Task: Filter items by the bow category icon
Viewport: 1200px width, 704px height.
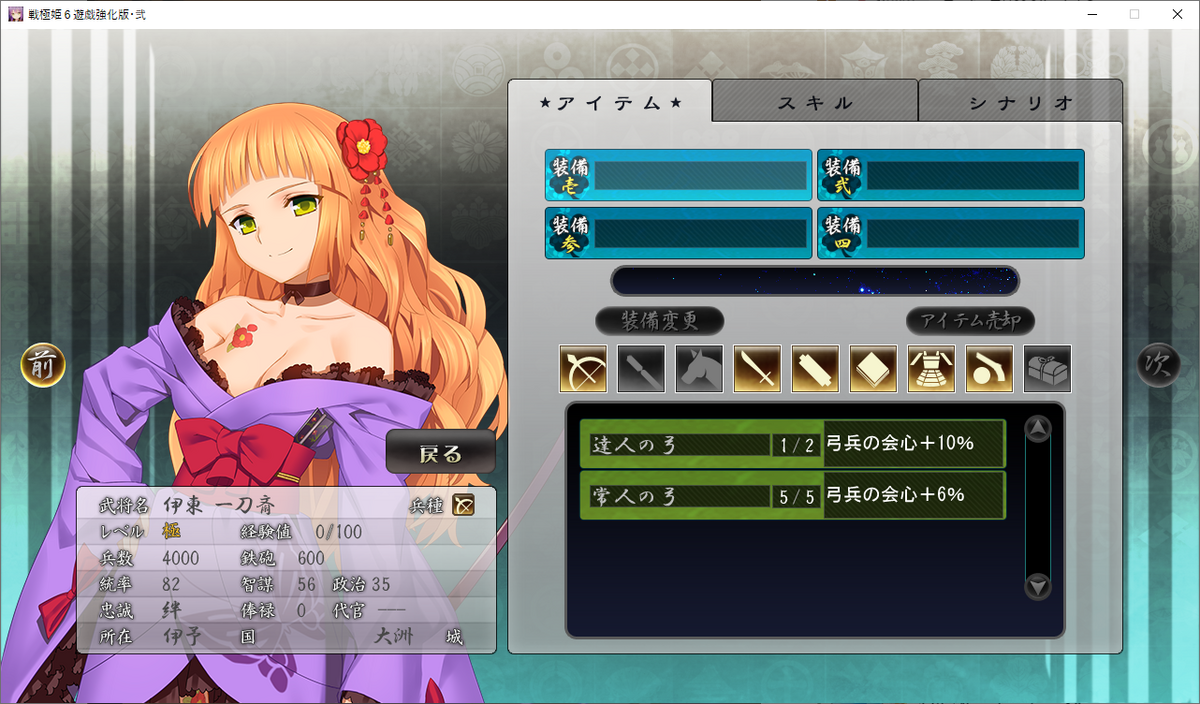Action: 583,369
